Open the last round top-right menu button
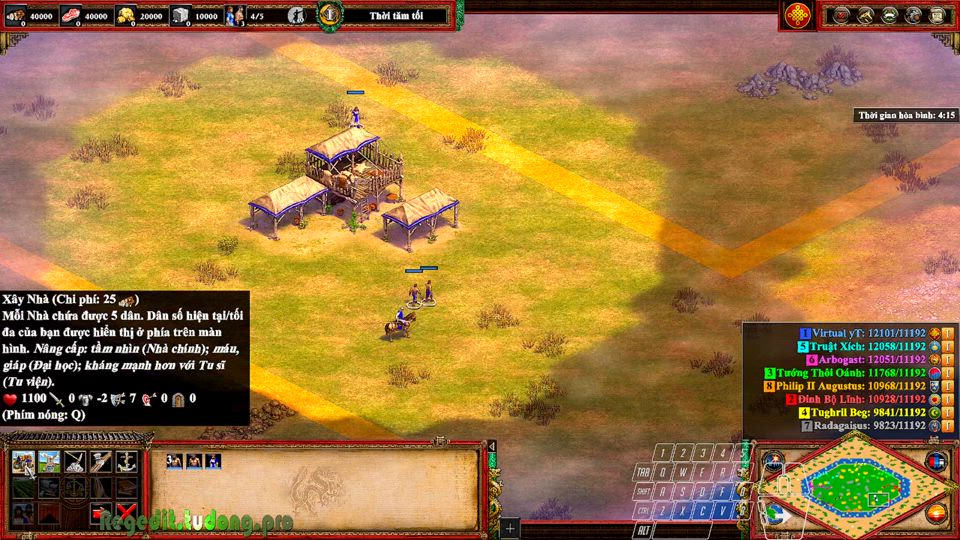Viewport: 960px width, 540px height. pos(937,15)
